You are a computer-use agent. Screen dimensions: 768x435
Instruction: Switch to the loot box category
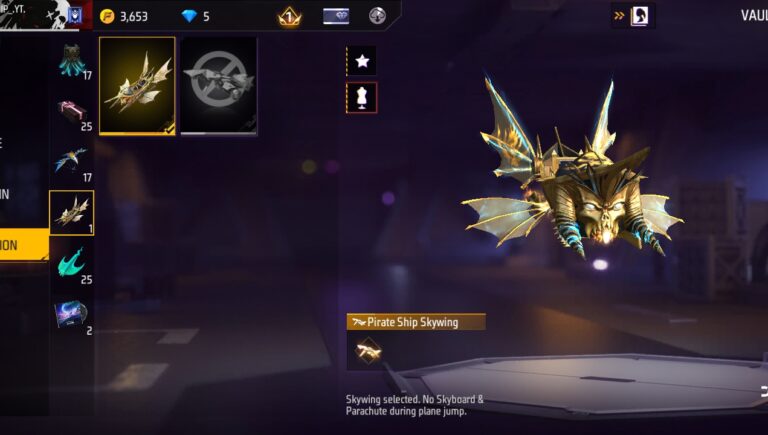click(x=72, y=113)
